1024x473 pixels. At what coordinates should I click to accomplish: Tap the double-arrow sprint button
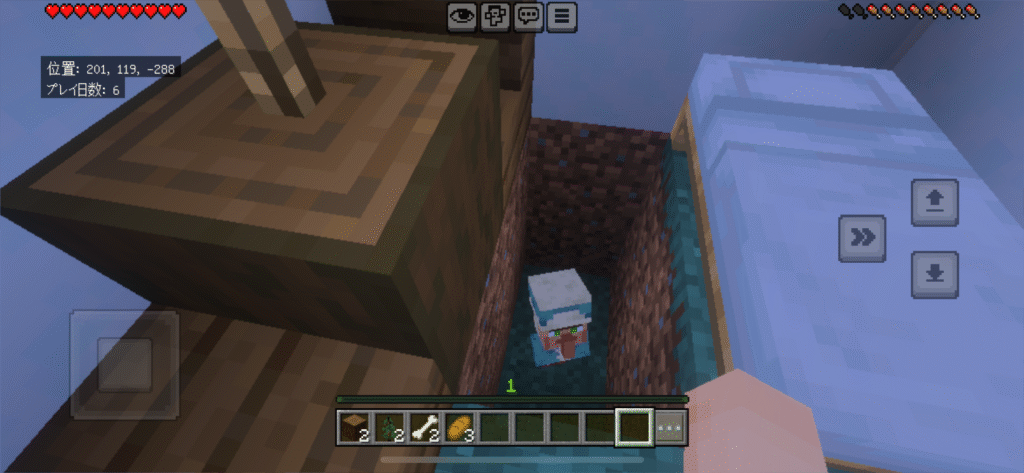pos(862,238)
